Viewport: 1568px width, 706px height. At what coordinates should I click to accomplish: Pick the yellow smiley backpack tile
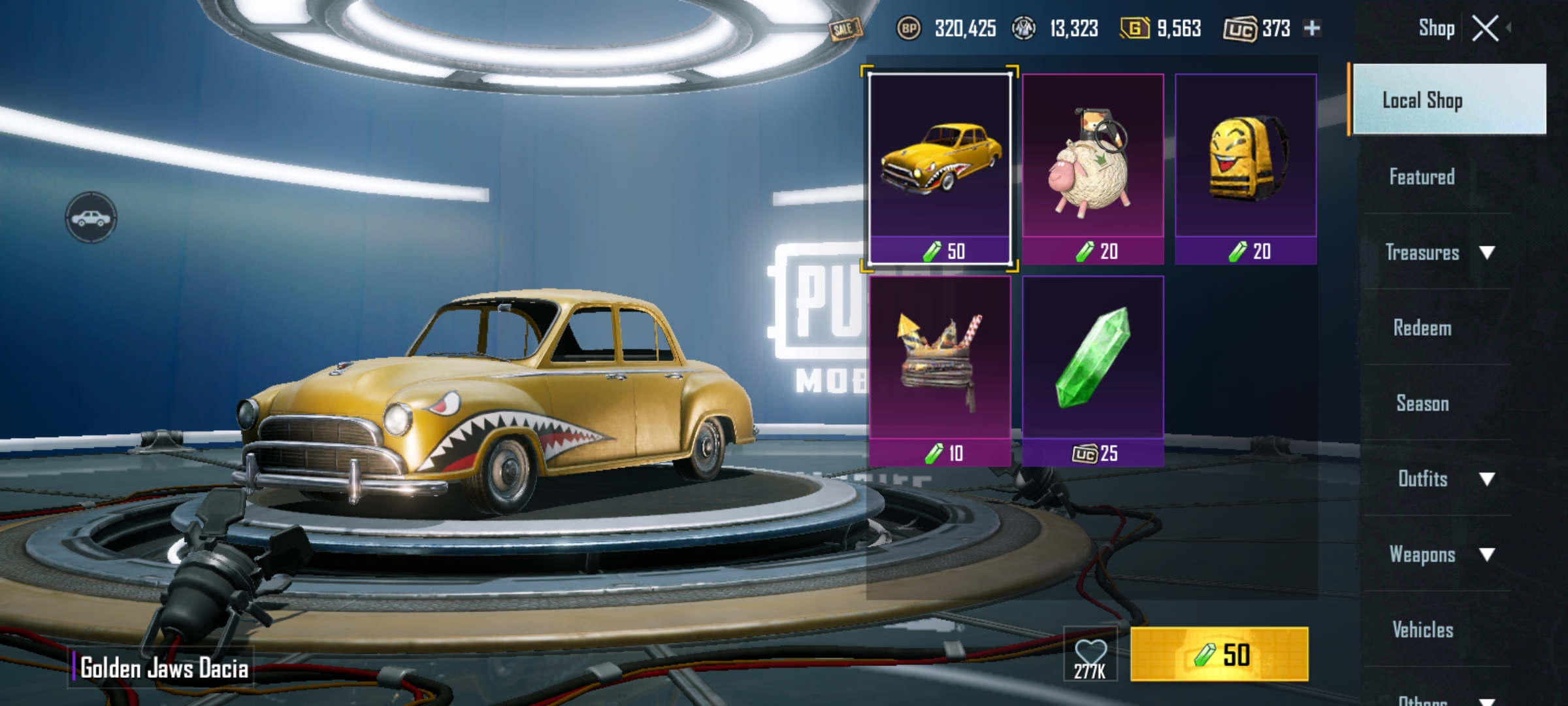pos(1246,169)
